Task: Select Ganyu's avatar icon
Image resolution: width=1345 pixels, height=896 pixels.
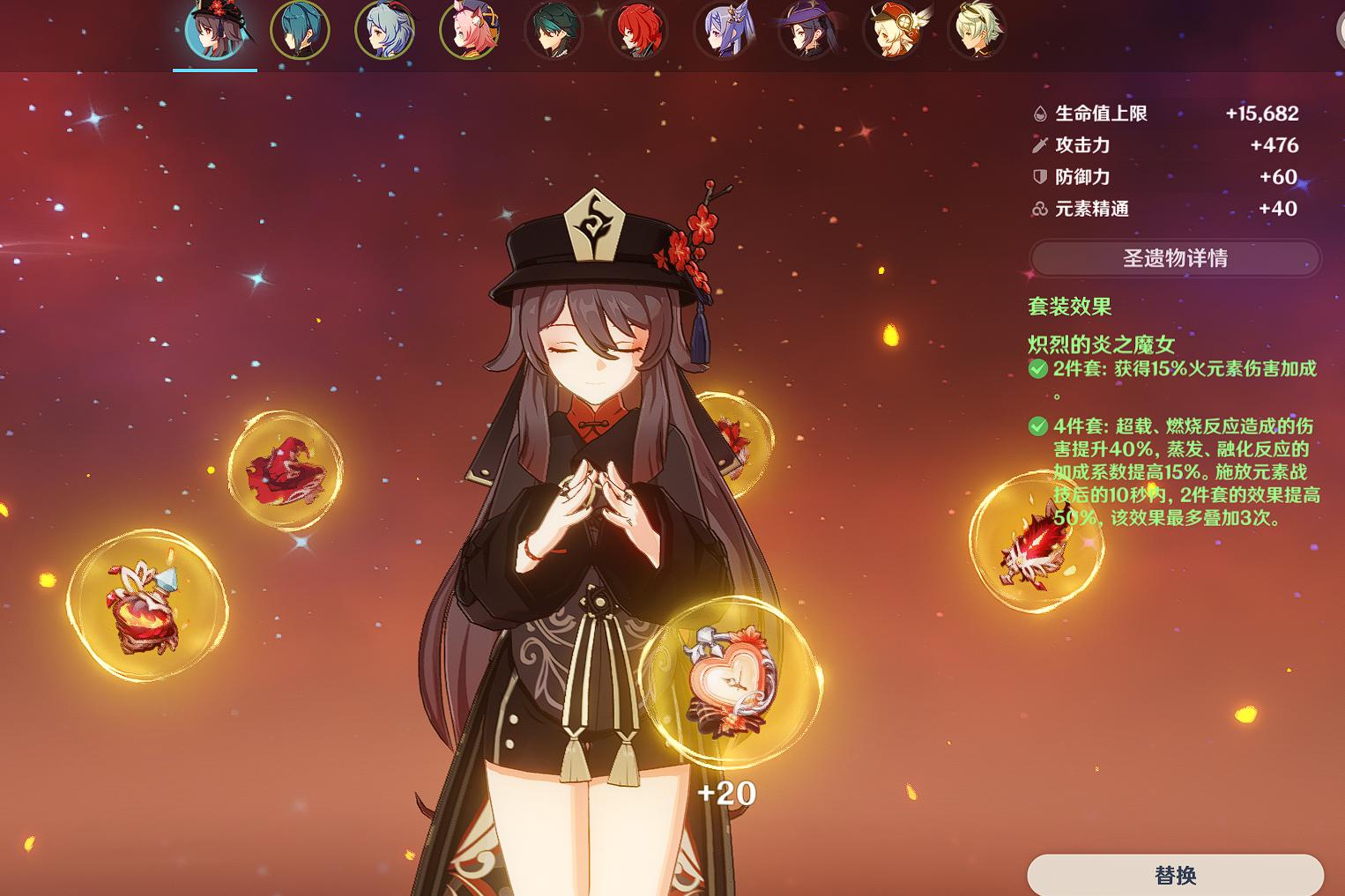Action: 385,29
